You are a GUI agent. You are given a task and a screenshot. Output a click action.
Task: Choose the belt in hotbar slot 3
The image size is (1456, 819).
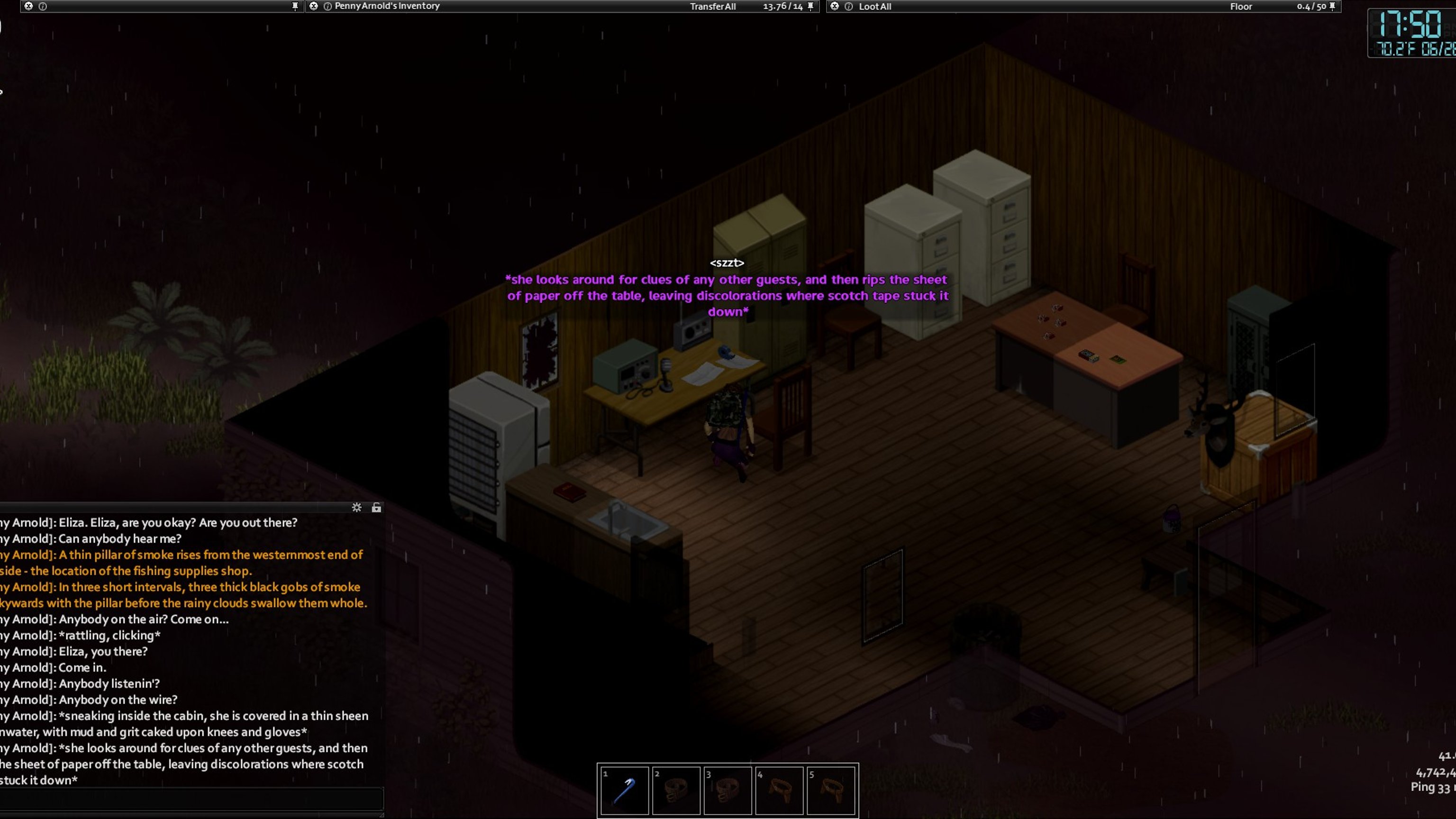[x=728, y=790]
